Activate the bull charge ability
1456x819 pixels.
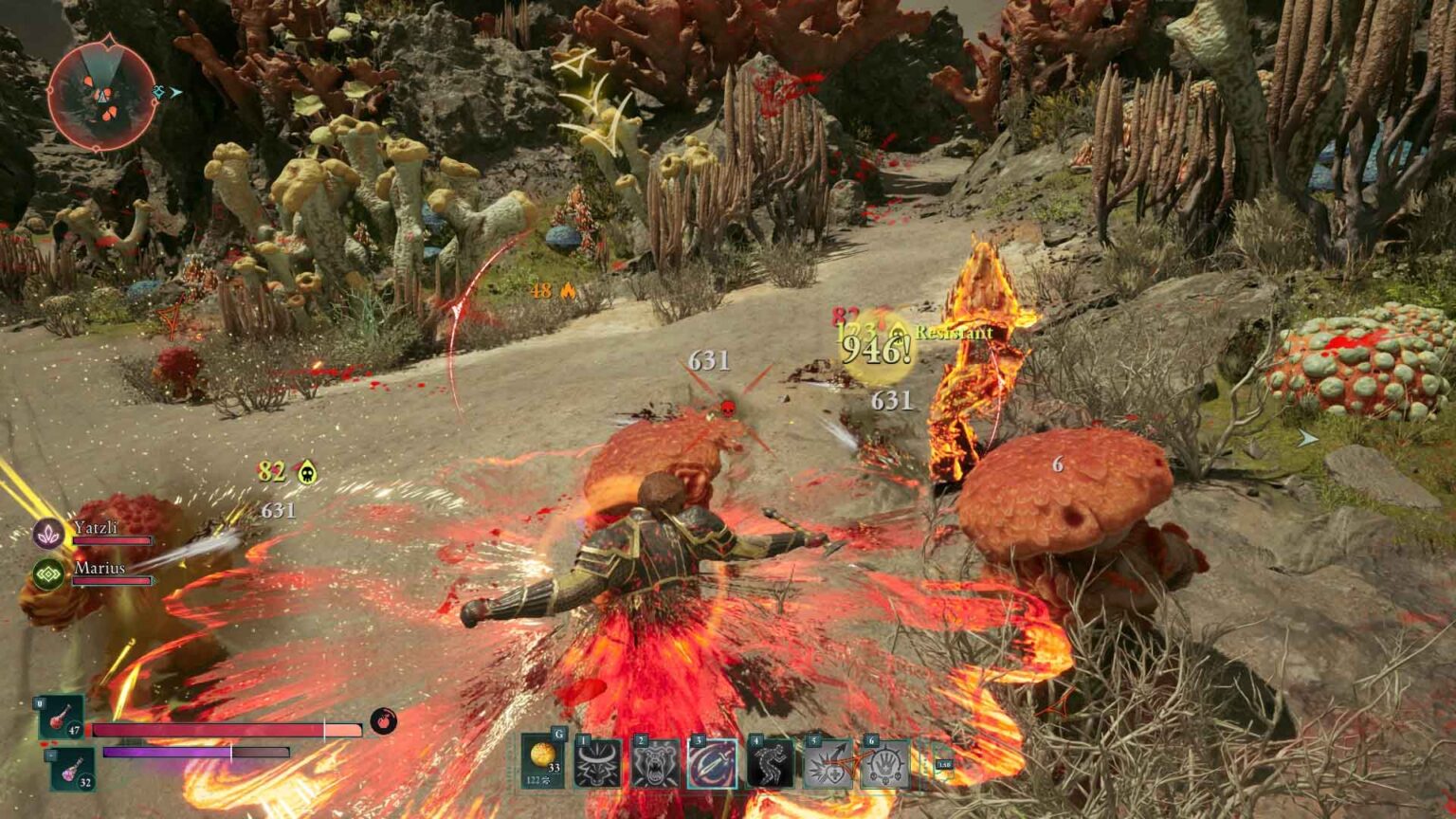click(598, 764)
